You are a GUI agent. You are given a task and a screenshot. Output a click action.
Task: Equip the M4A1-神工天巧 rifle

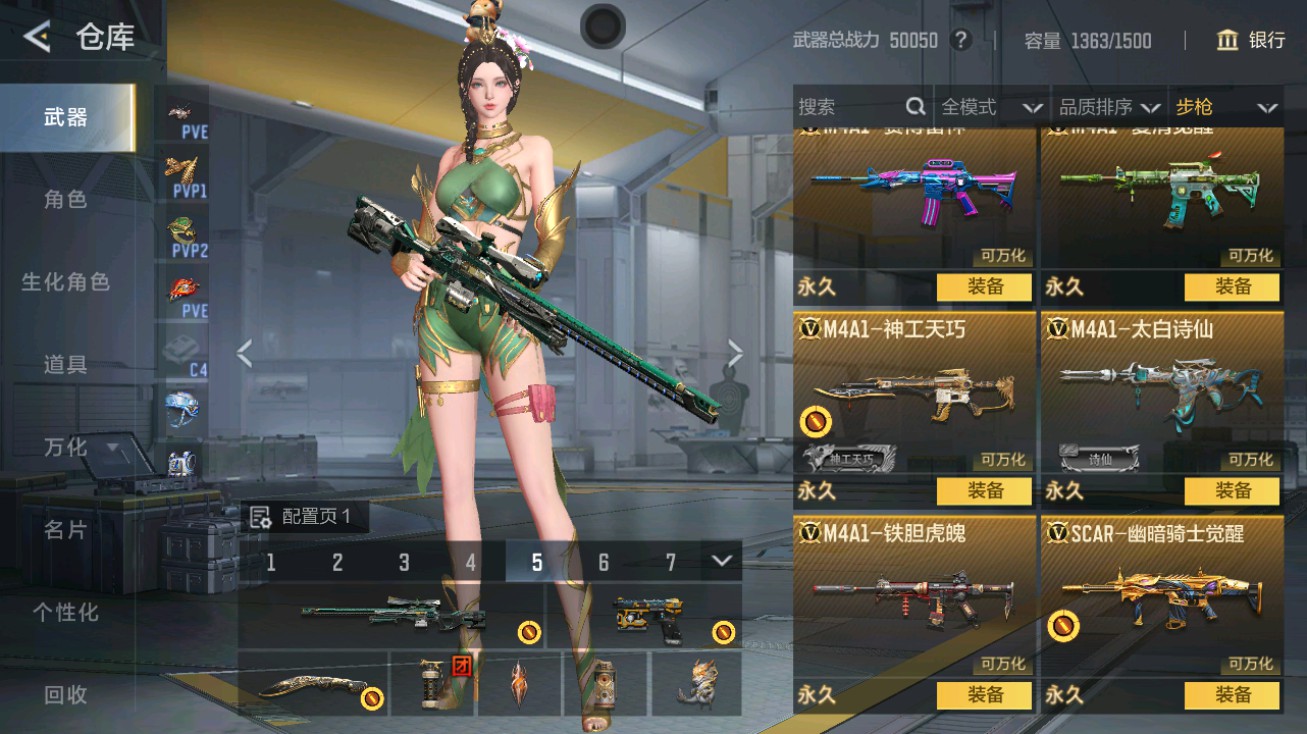click(984, 491)
